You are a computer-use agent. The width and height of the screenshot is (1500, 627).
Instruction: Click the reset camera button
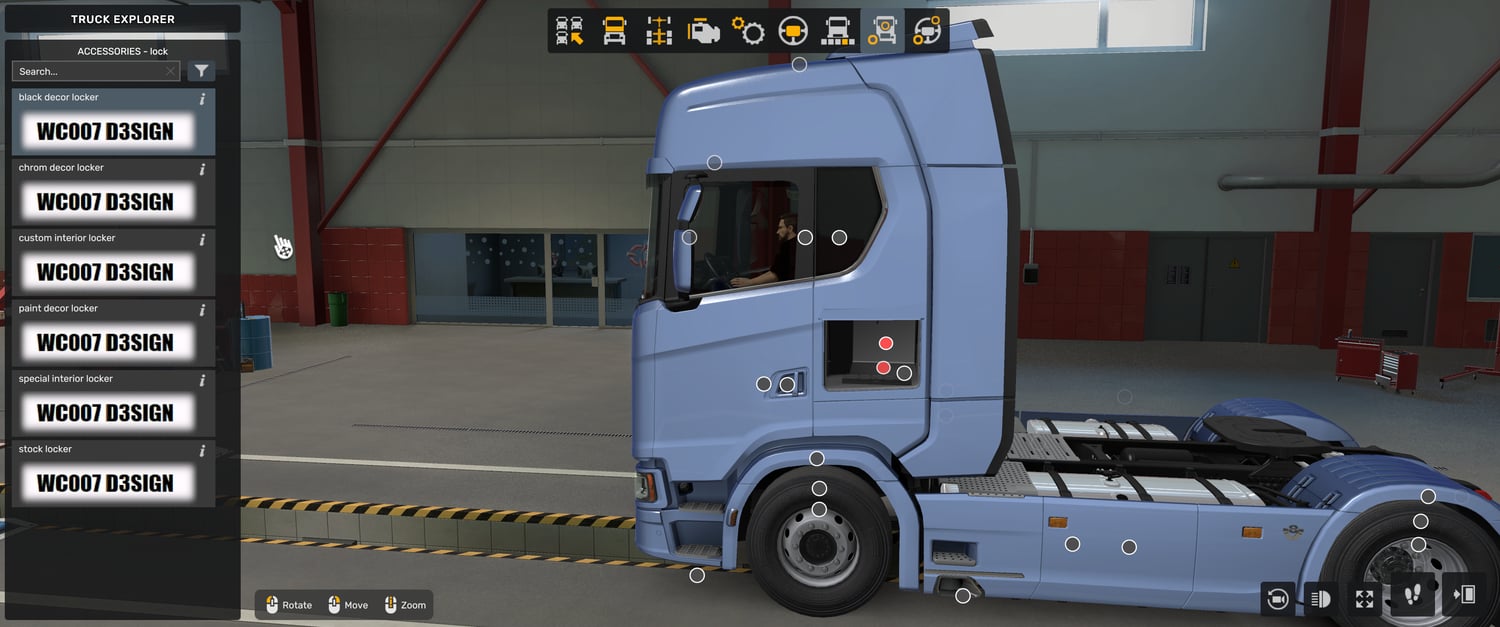click(x=1277, y=598)
